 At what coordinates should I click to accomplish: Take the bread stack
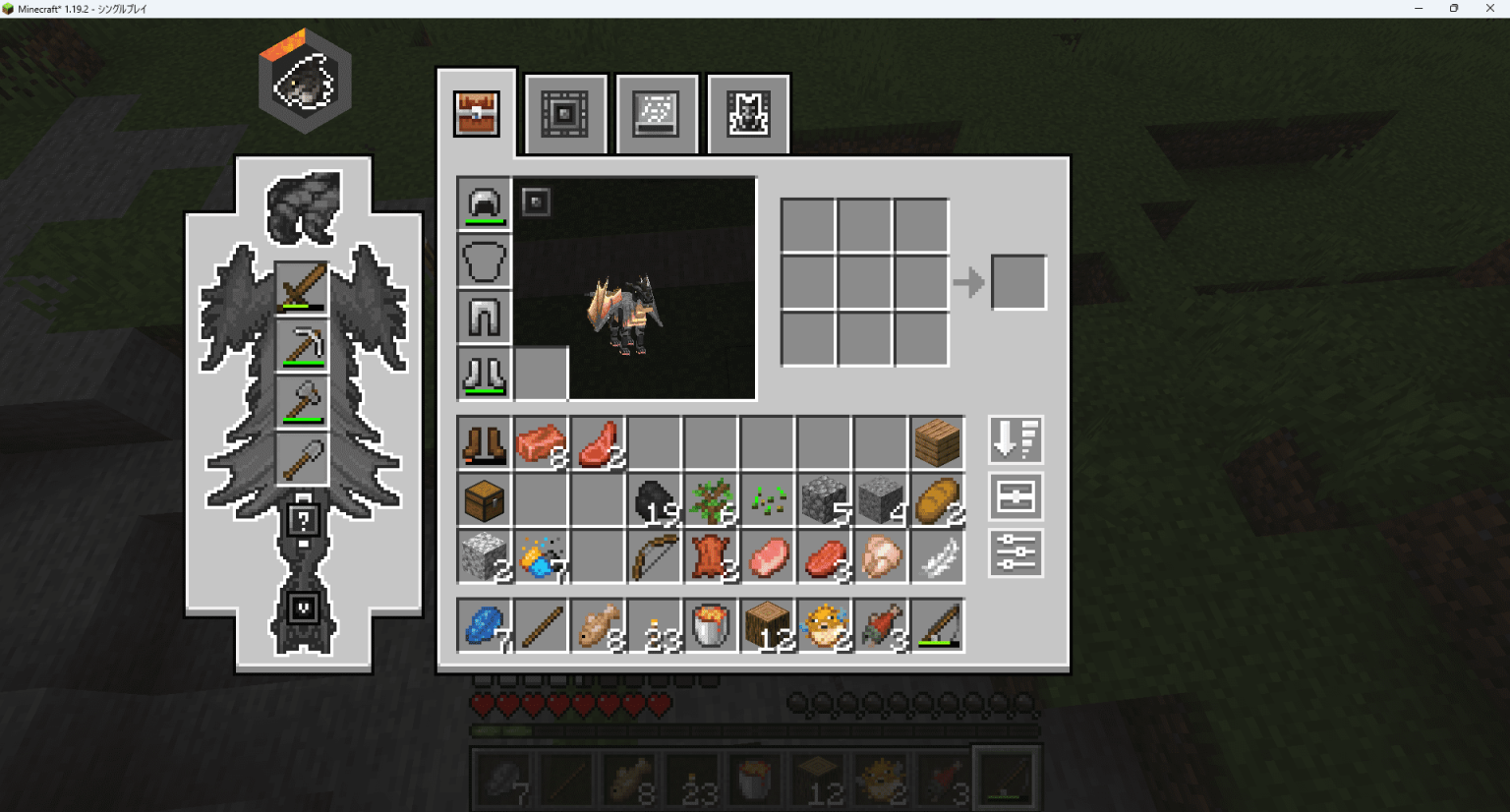click(x=937, y=500)
